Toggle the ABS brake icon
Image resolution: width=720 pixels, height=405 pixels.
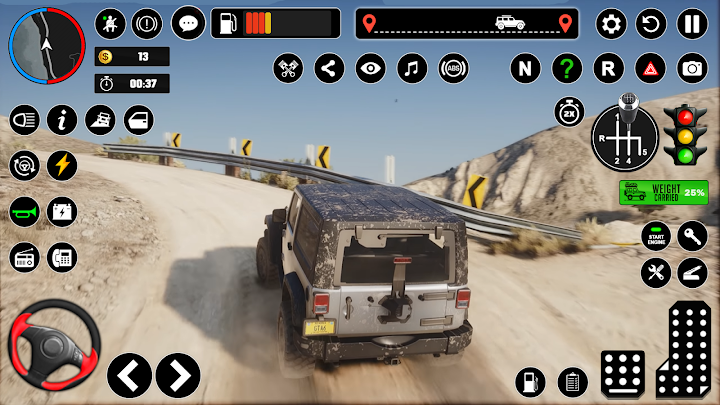[x=453, y=68]
